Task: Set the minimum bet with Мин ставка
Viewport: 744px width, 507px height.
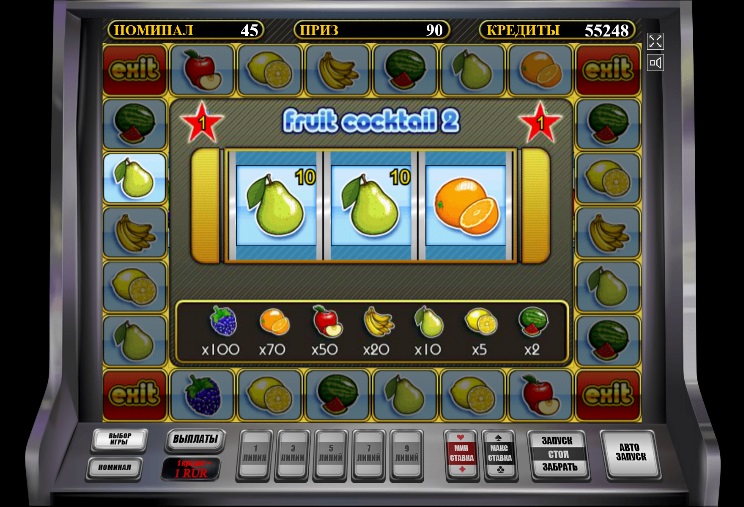Action: [460, 455]
